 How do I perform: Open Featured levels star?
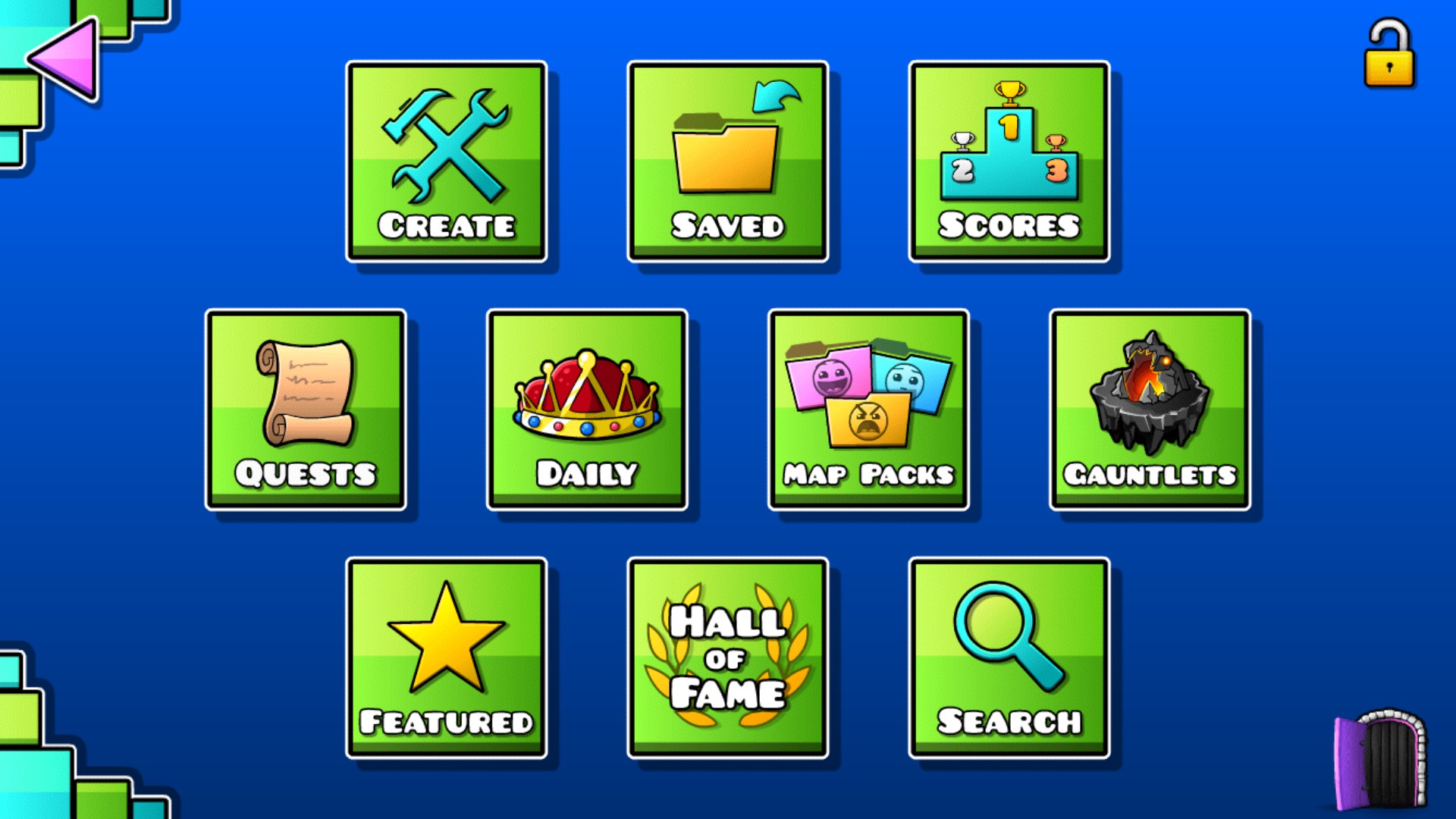pos(447,656)
